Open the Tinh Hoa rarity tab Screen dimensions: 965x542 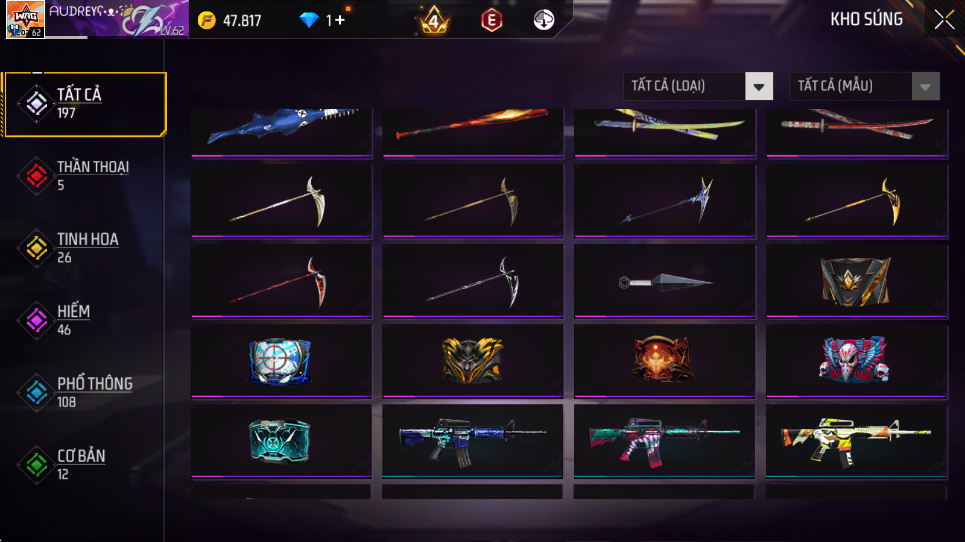point(85,247)
